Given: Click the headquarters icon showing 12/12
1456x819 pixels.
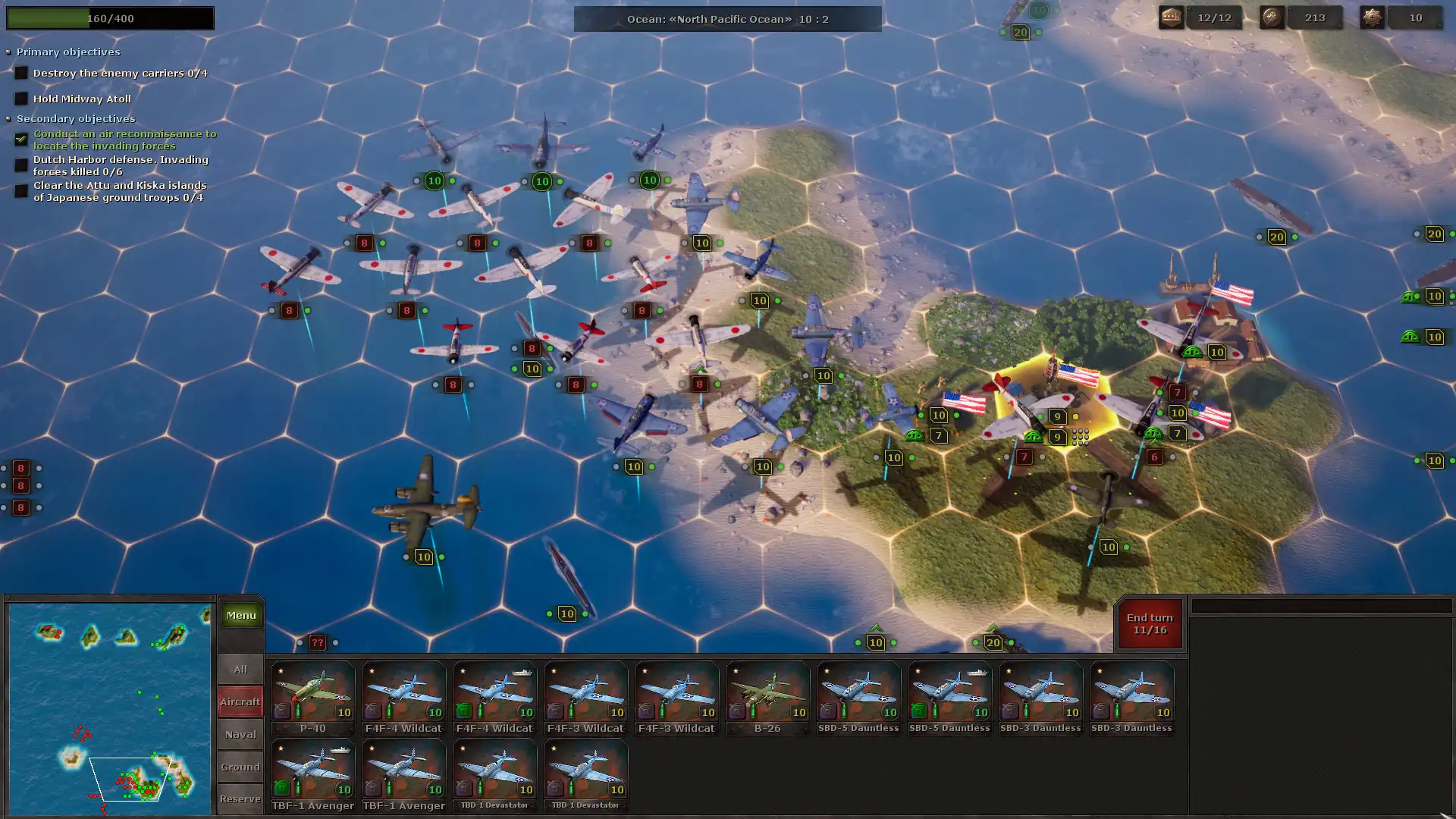Looking at the screenshot, I should pos(1172,17).
